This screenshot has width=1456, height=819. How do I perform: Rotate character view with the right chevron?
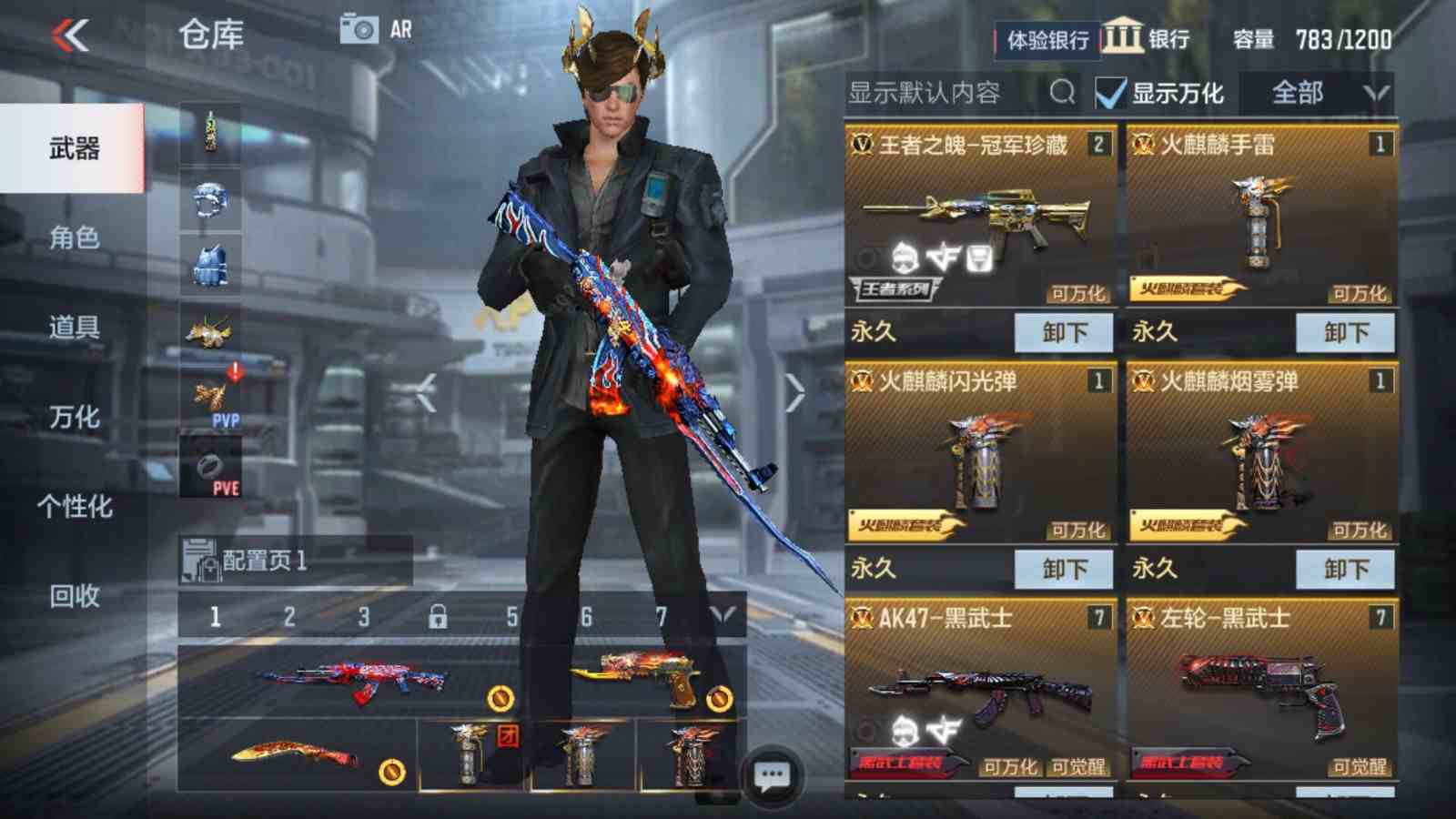click(x=794, y=393)
